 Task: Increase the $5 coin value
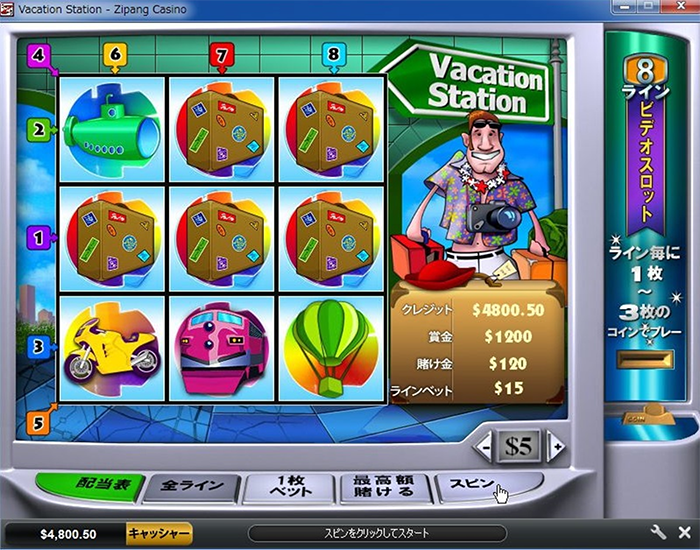click(557, 446)
